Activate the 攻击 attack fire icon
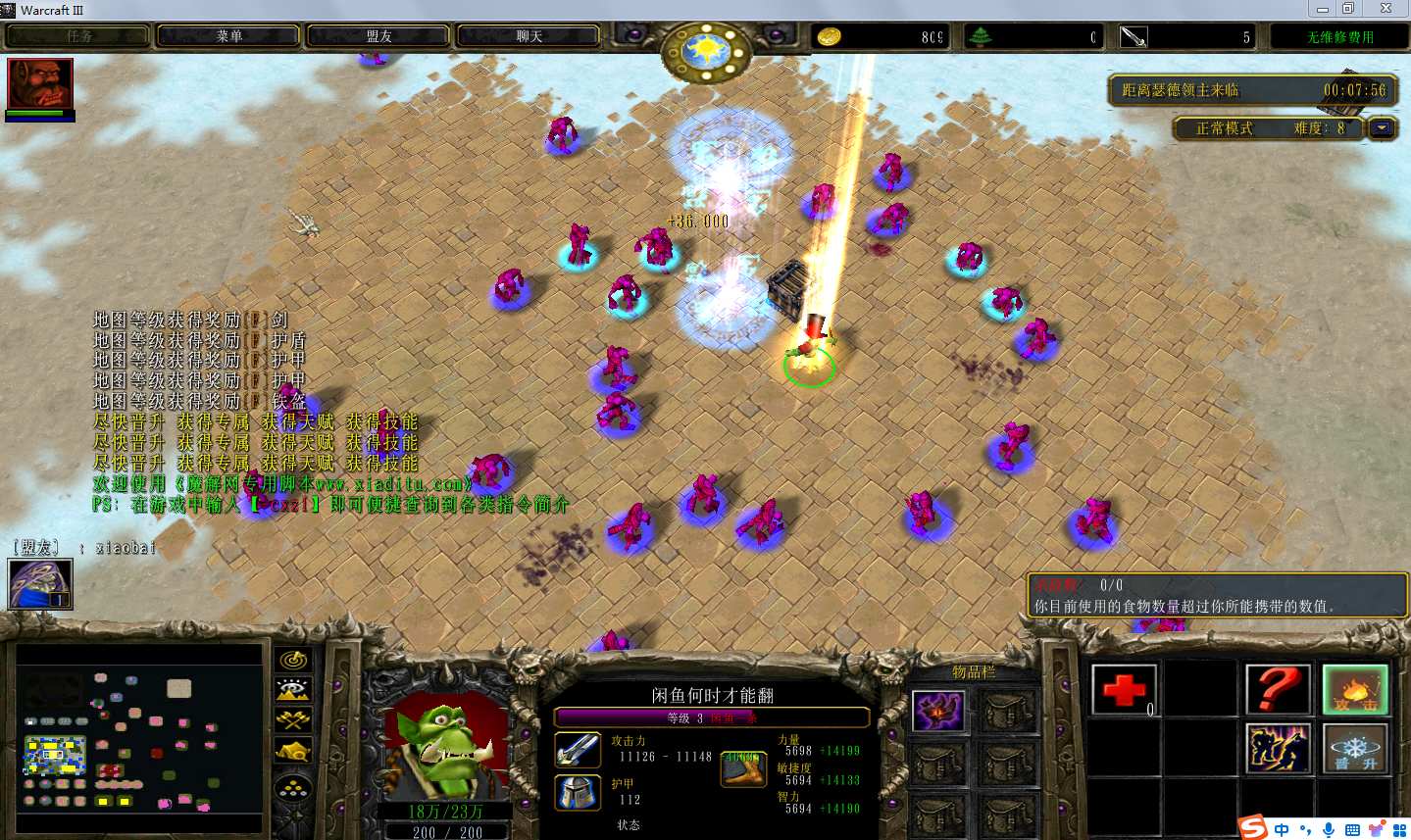Viewport: 1411px width, 840px height. (x=1355, y=690)
